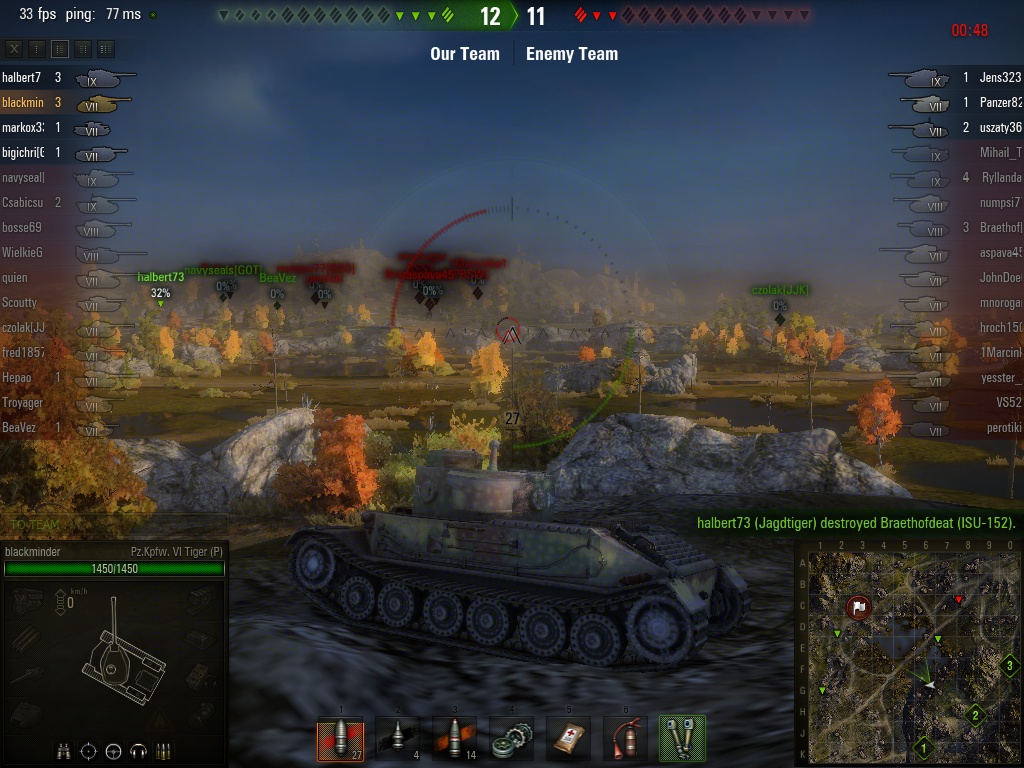Image resolution: width=1024 pixels, height=768 pixels.
Task: Click the driver steering wheel crew icon
Action: (x=113, y=750)
